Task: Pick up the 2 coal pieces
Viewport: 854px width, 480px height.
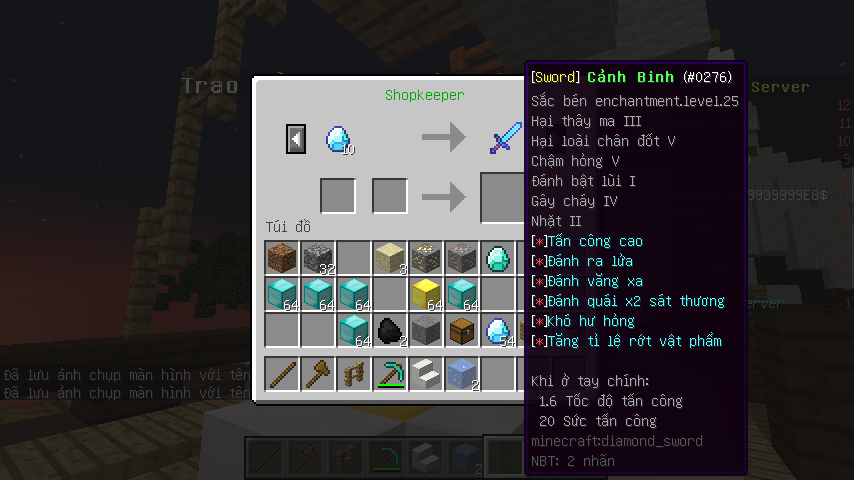Action: tap(390, 330)
